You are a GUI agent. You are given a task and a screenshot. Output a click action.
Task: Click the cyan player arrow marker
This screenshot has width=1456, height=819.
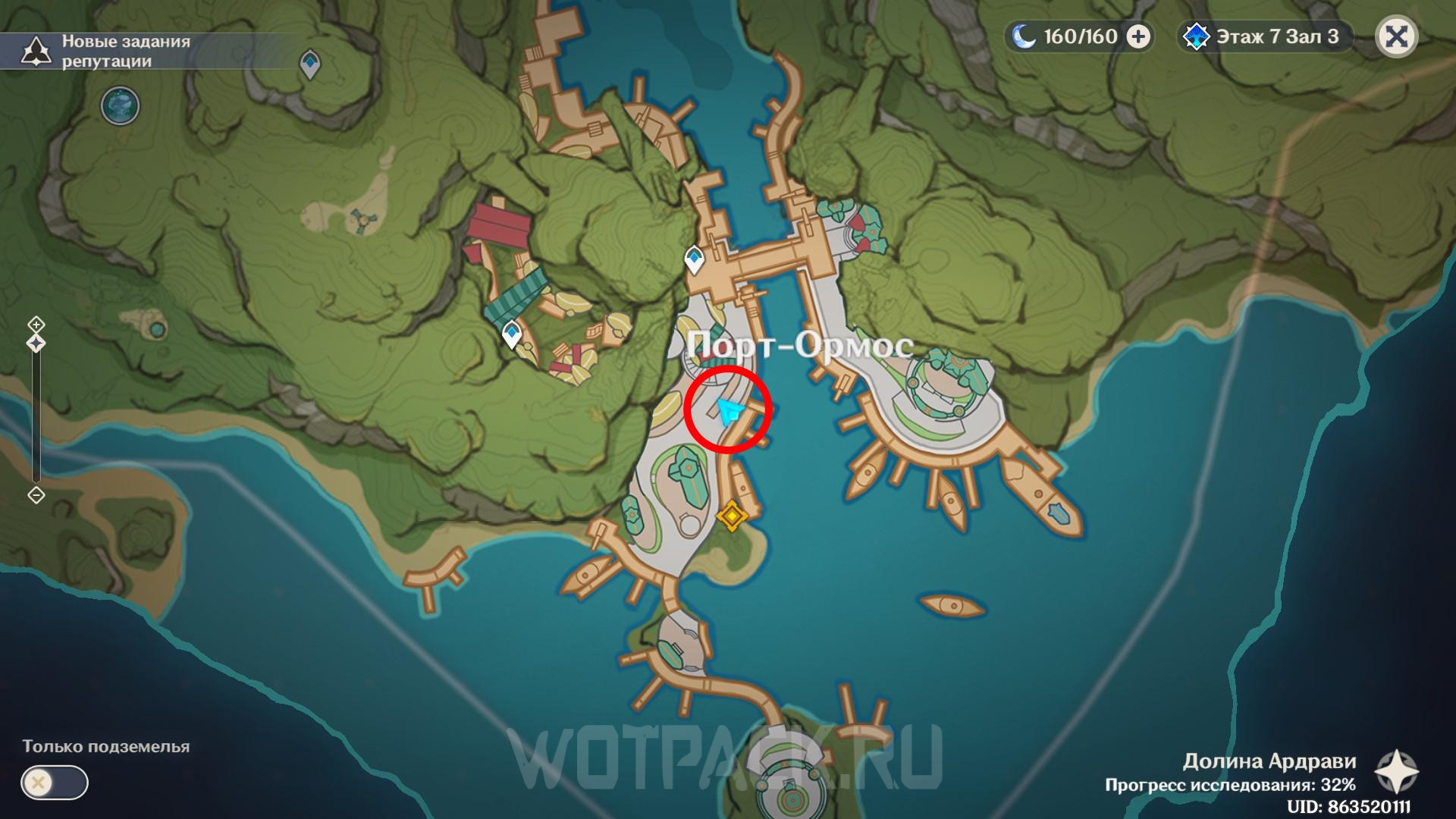tap(729, 412)
